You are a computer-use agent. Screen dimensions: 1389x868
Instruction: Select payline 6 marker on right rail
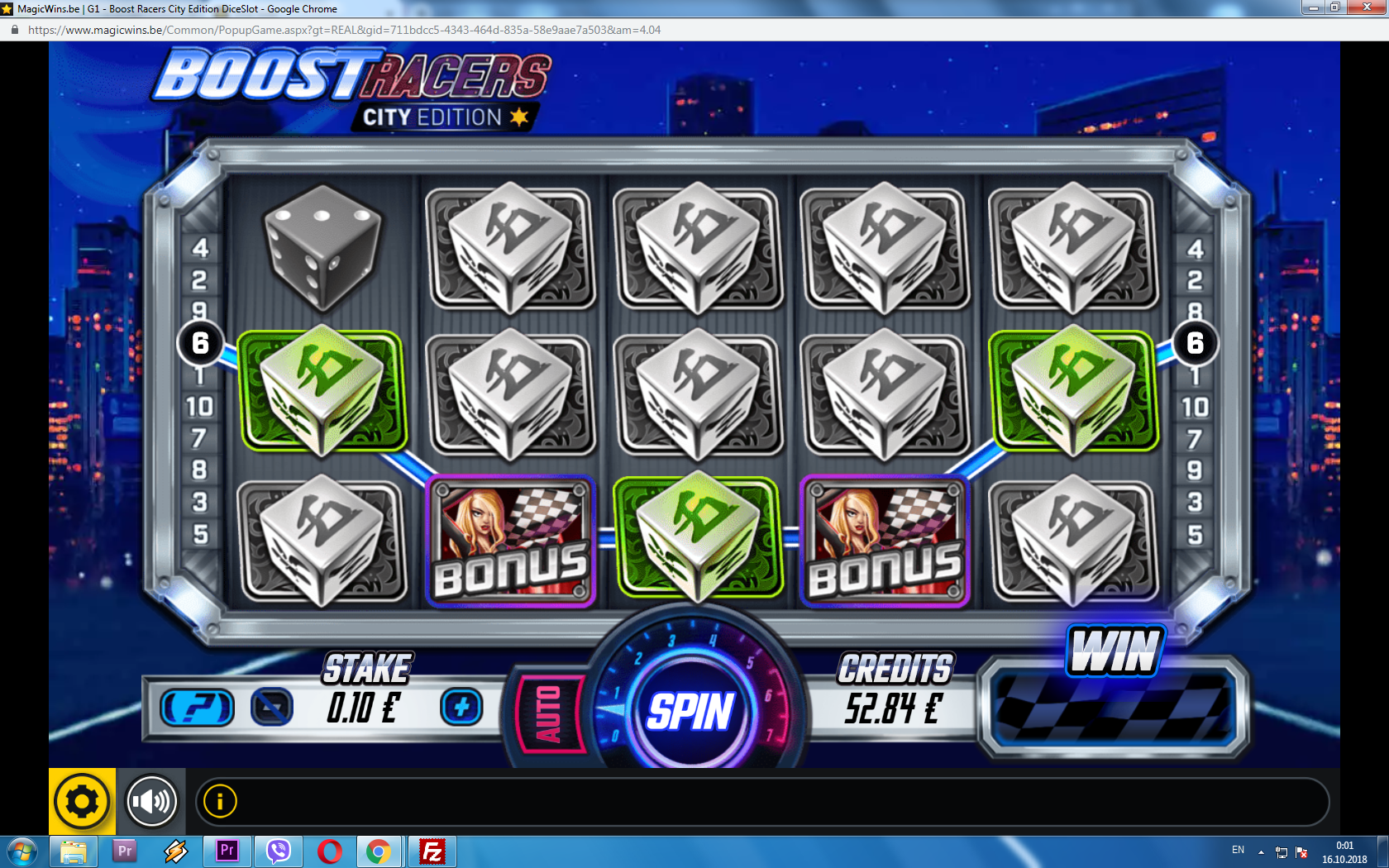(1195, 342)
